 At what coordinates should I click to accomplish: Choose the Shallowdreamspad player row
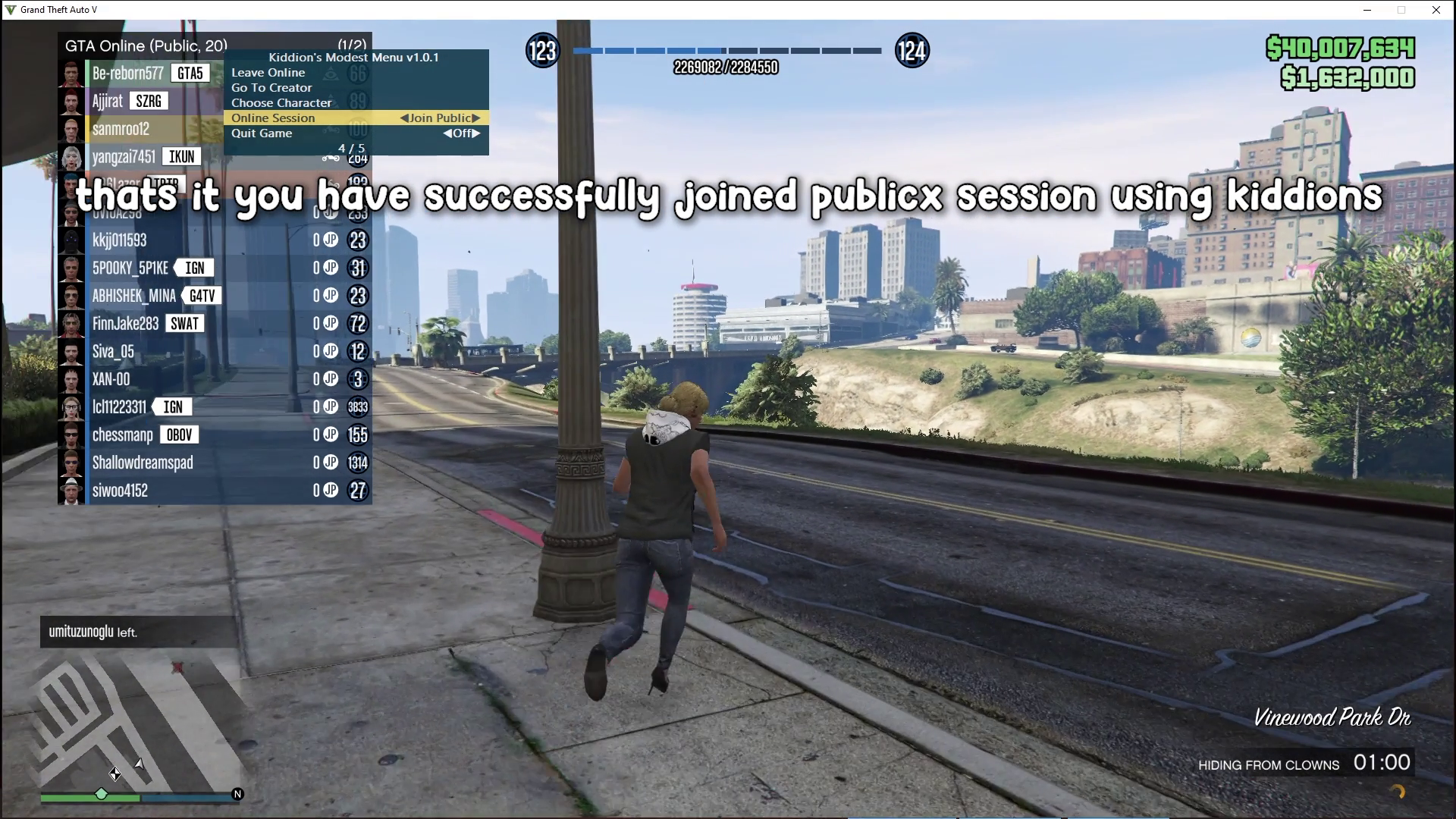pos(143,463)
